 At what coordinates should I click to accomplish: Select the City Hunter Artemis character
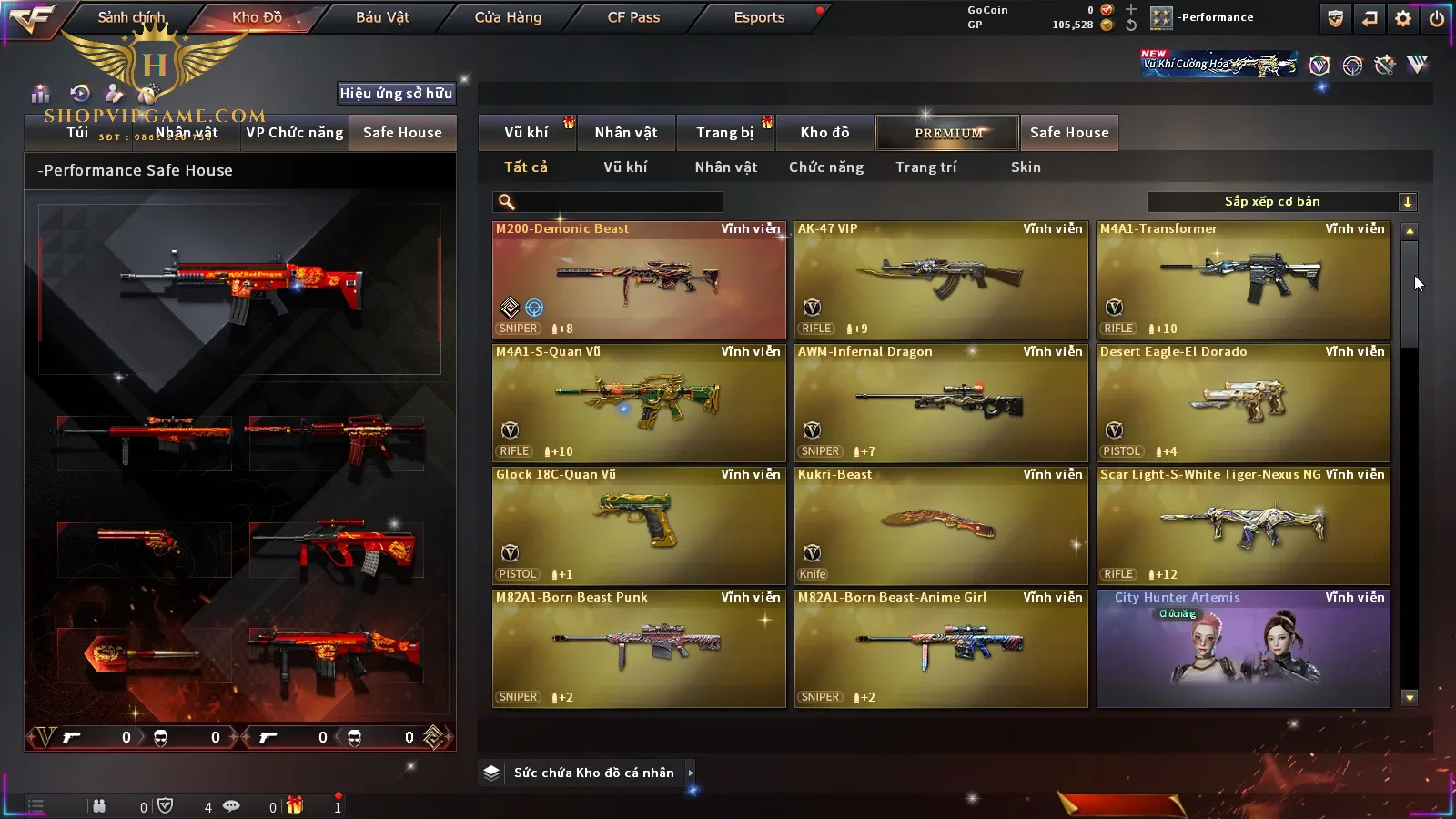pyautogui.click(x=1243, y=649)
